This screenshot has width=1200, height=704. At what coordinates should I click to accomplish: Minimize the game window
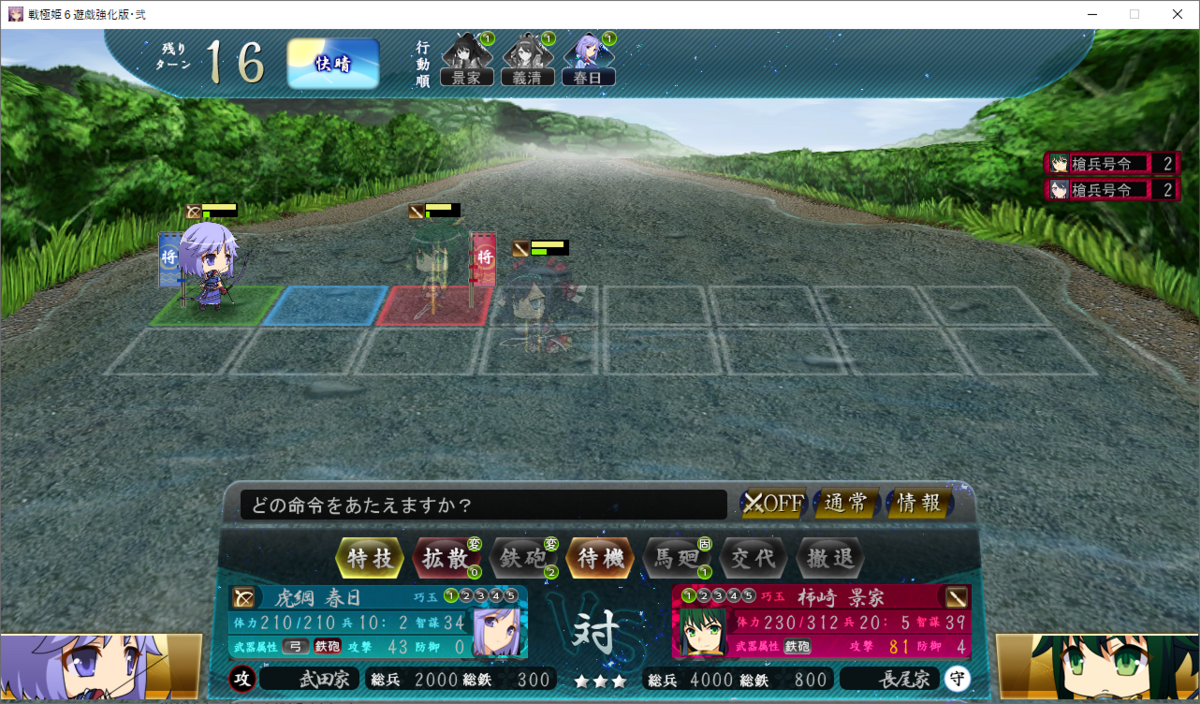tap(1088, 14)
